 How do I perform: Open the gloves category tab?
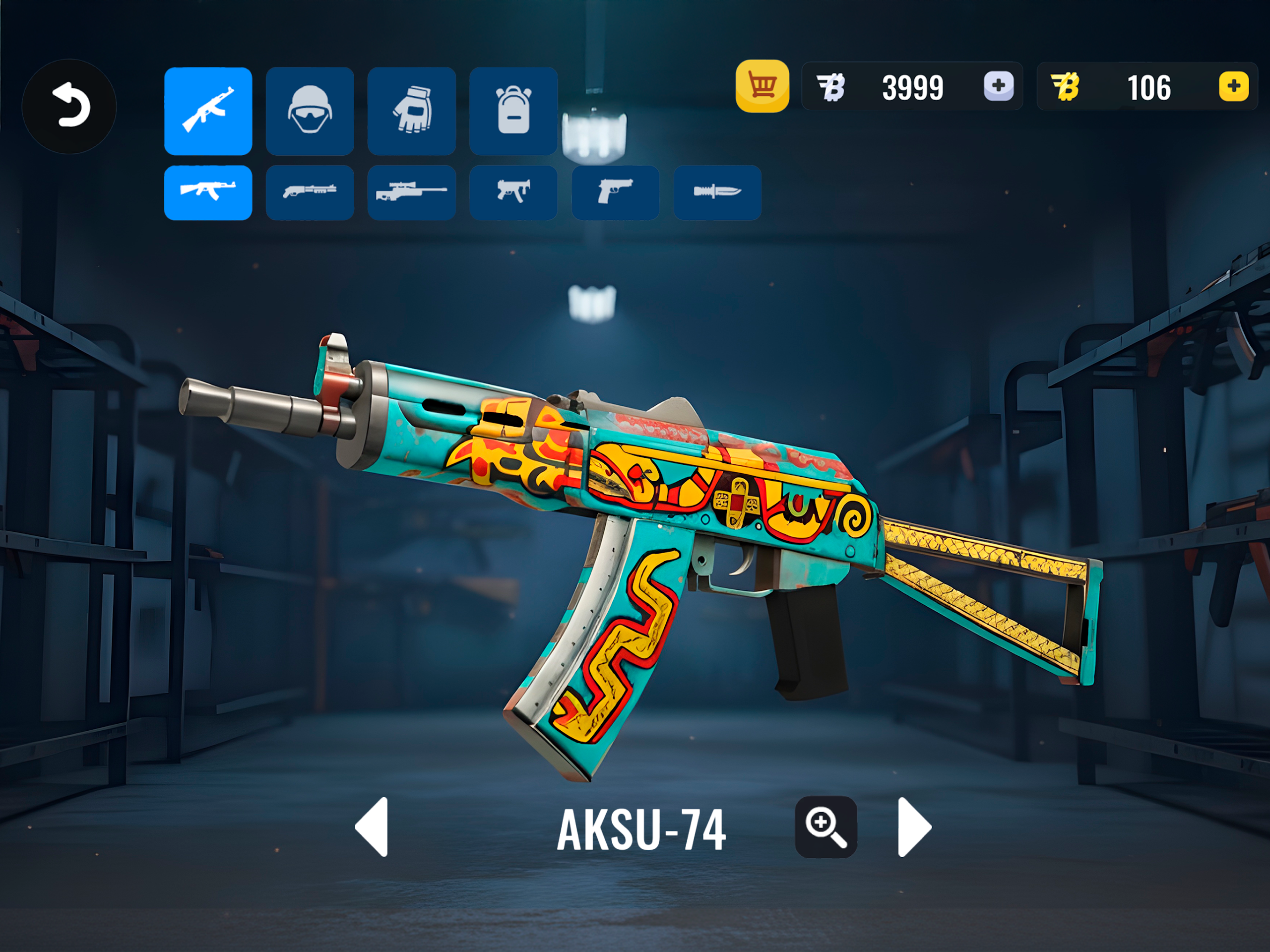412,111
